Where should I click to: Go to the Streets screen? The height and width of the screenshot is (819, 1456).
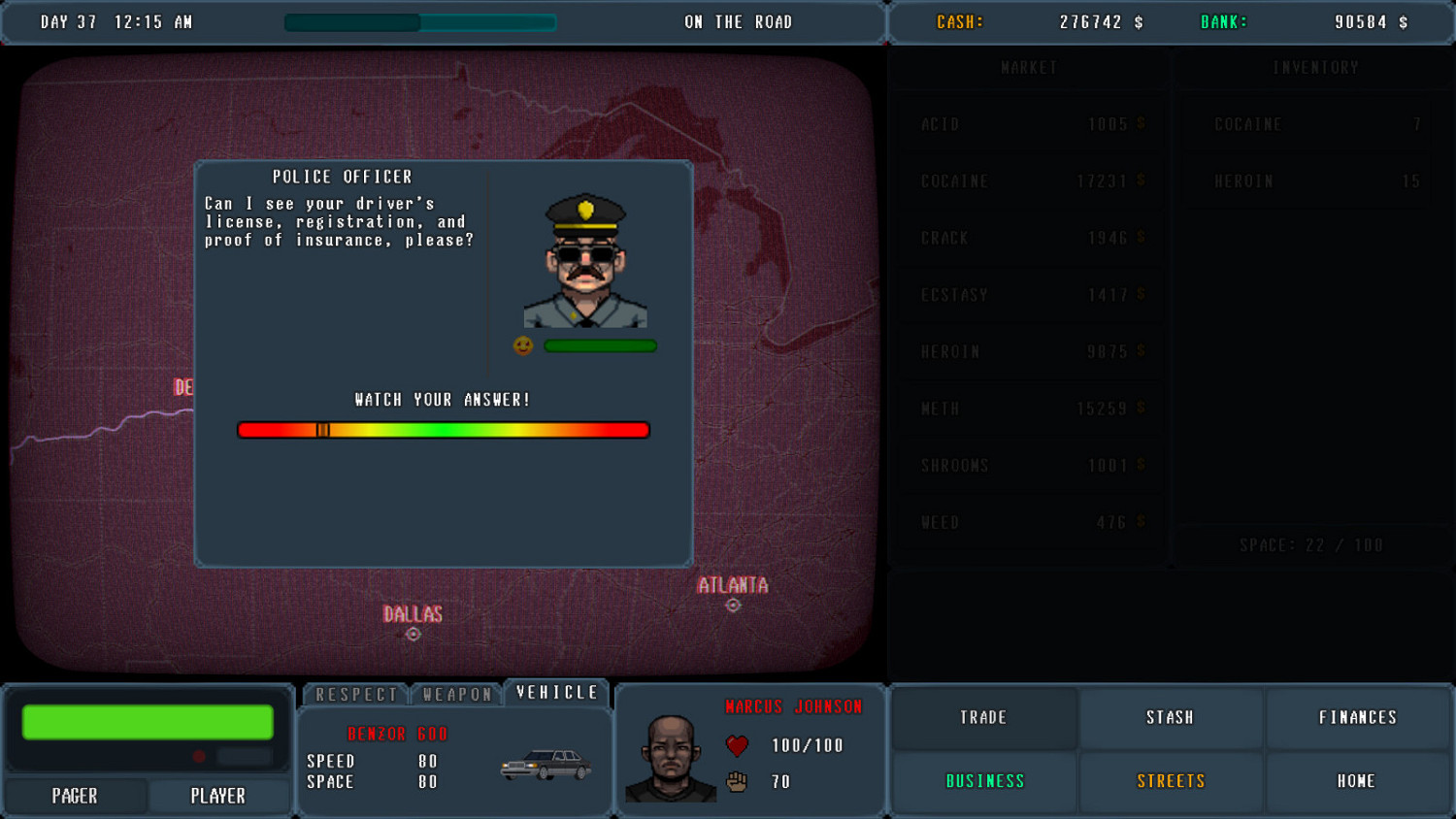click(1171, 781)
